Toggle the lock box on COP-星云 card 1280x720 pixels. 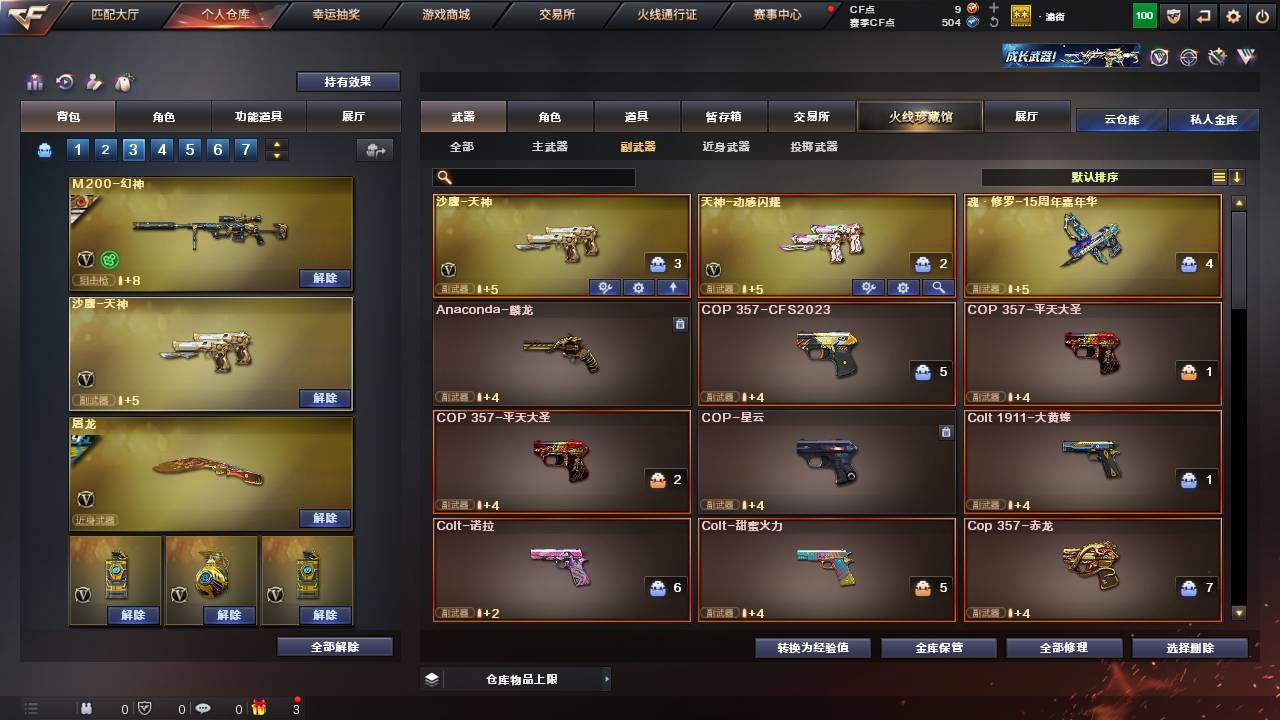tap(946, 432)
